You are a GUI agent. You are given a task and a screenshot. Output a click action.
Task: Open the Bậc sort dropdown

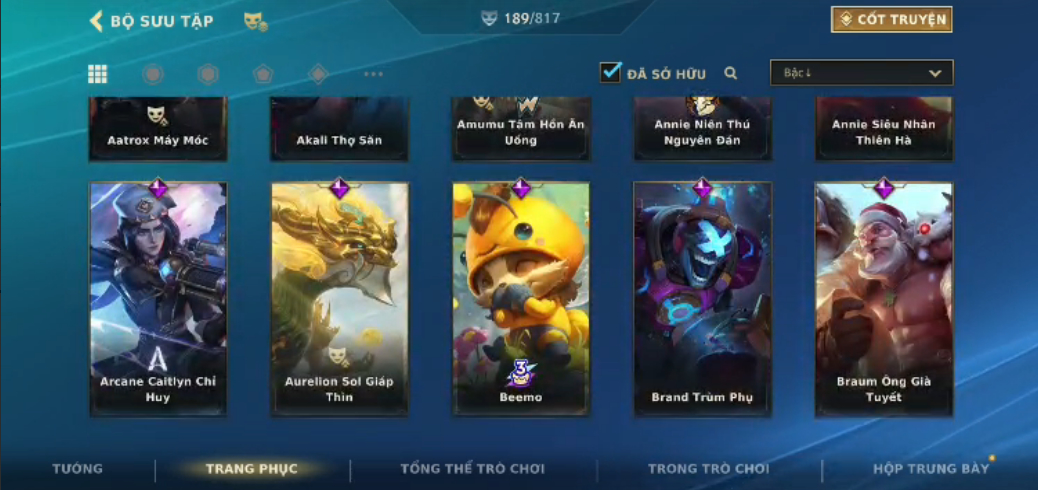[861, 73]
